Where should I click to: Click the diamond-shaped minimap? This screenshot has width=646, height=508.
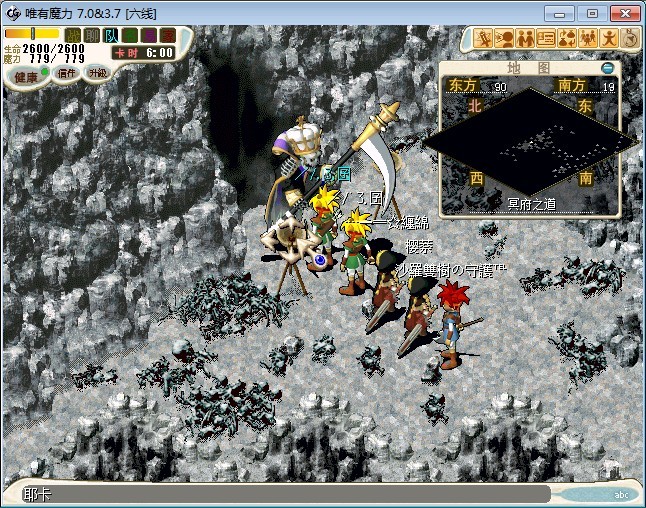[532, 141]
